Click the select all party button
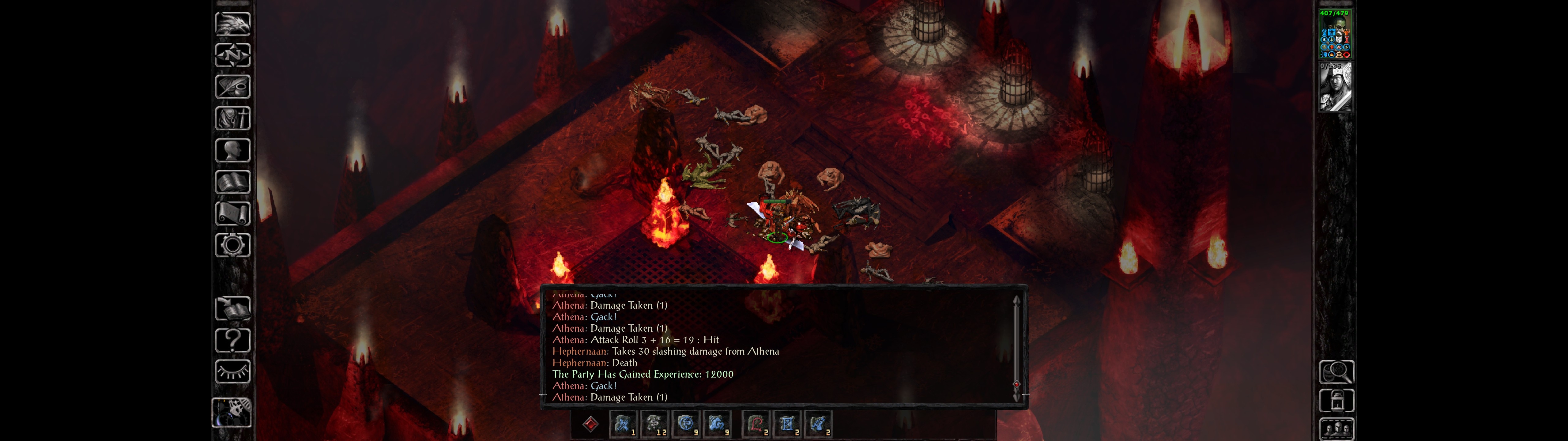 [1336, 429]
